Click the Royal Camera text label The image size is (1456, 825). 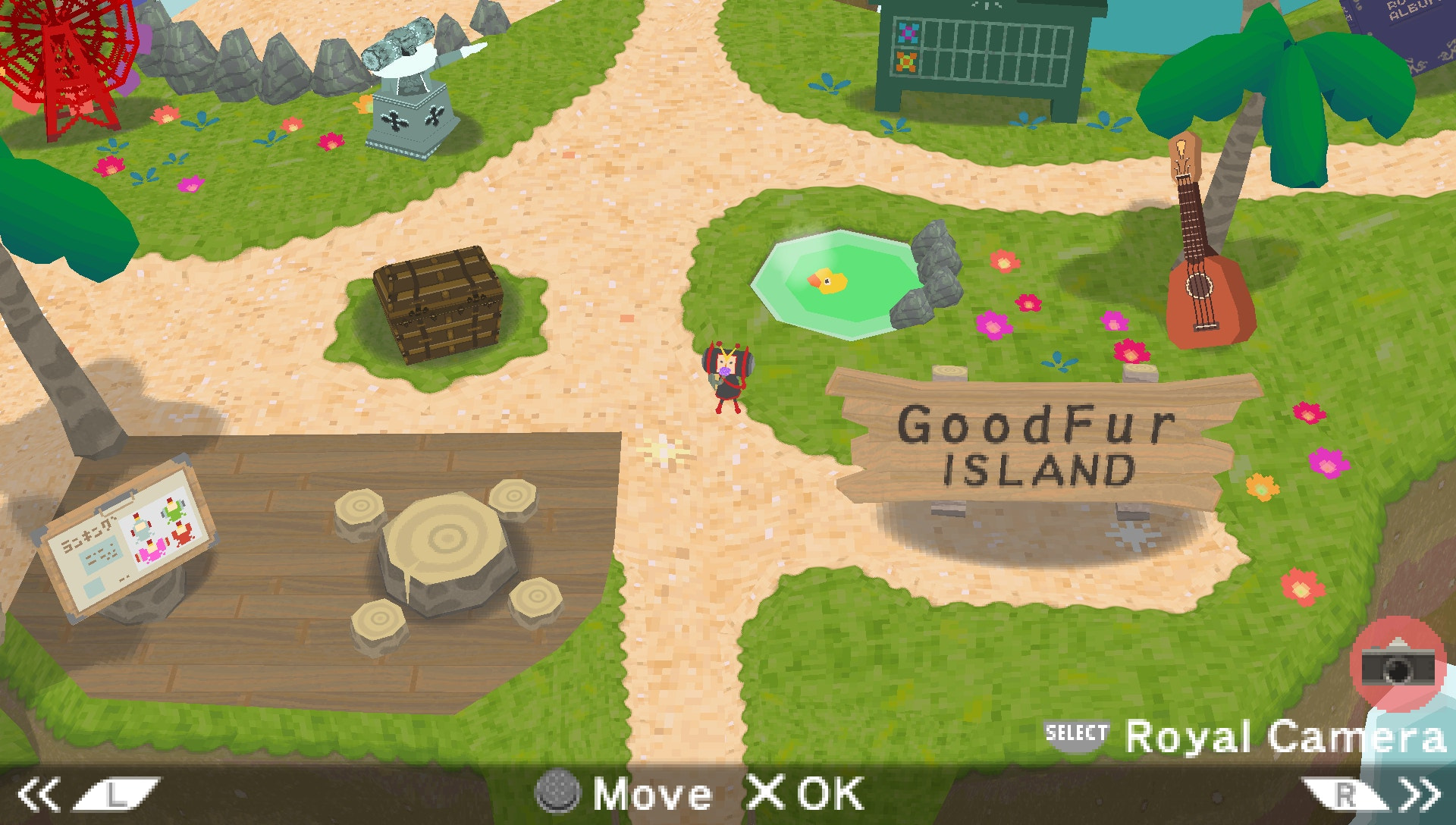tap(1289, 733)
